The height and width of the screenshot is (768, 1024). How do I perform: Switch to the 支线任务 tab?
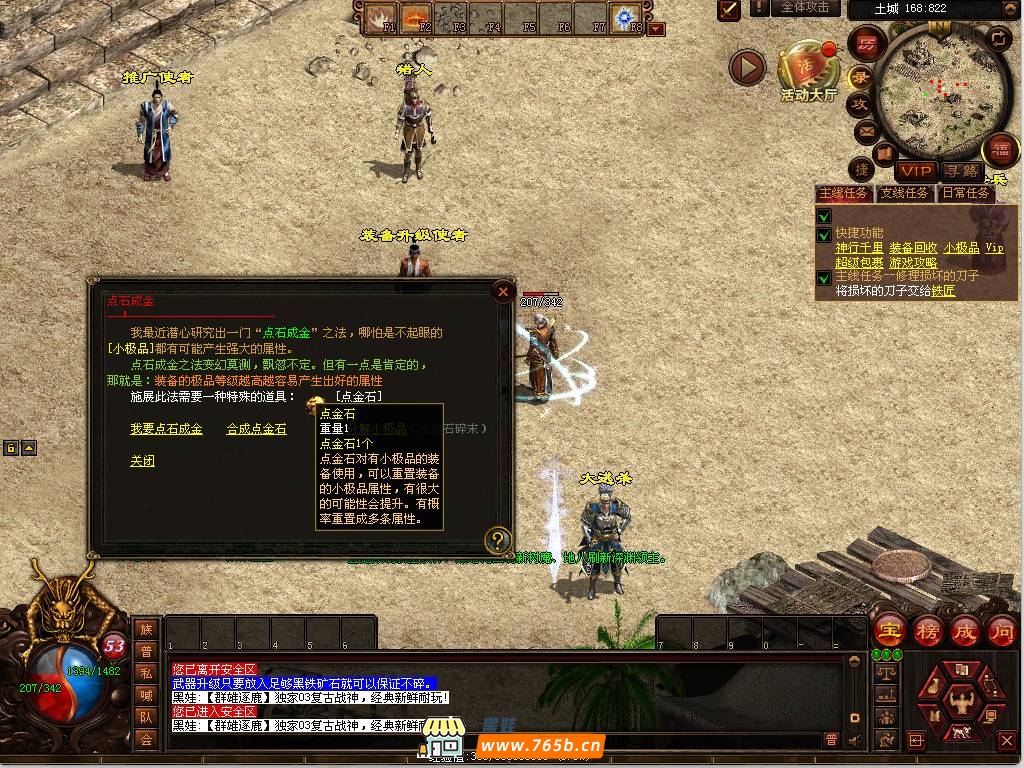[904, 193]
